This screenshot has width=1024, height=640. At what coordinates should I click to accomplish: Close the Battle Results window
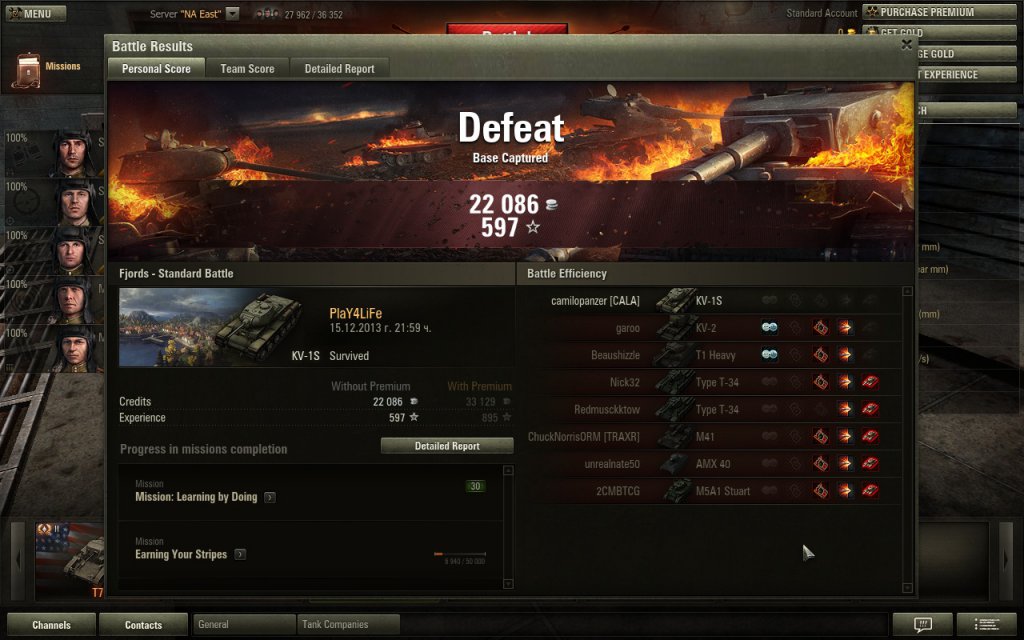click(906, 45)
